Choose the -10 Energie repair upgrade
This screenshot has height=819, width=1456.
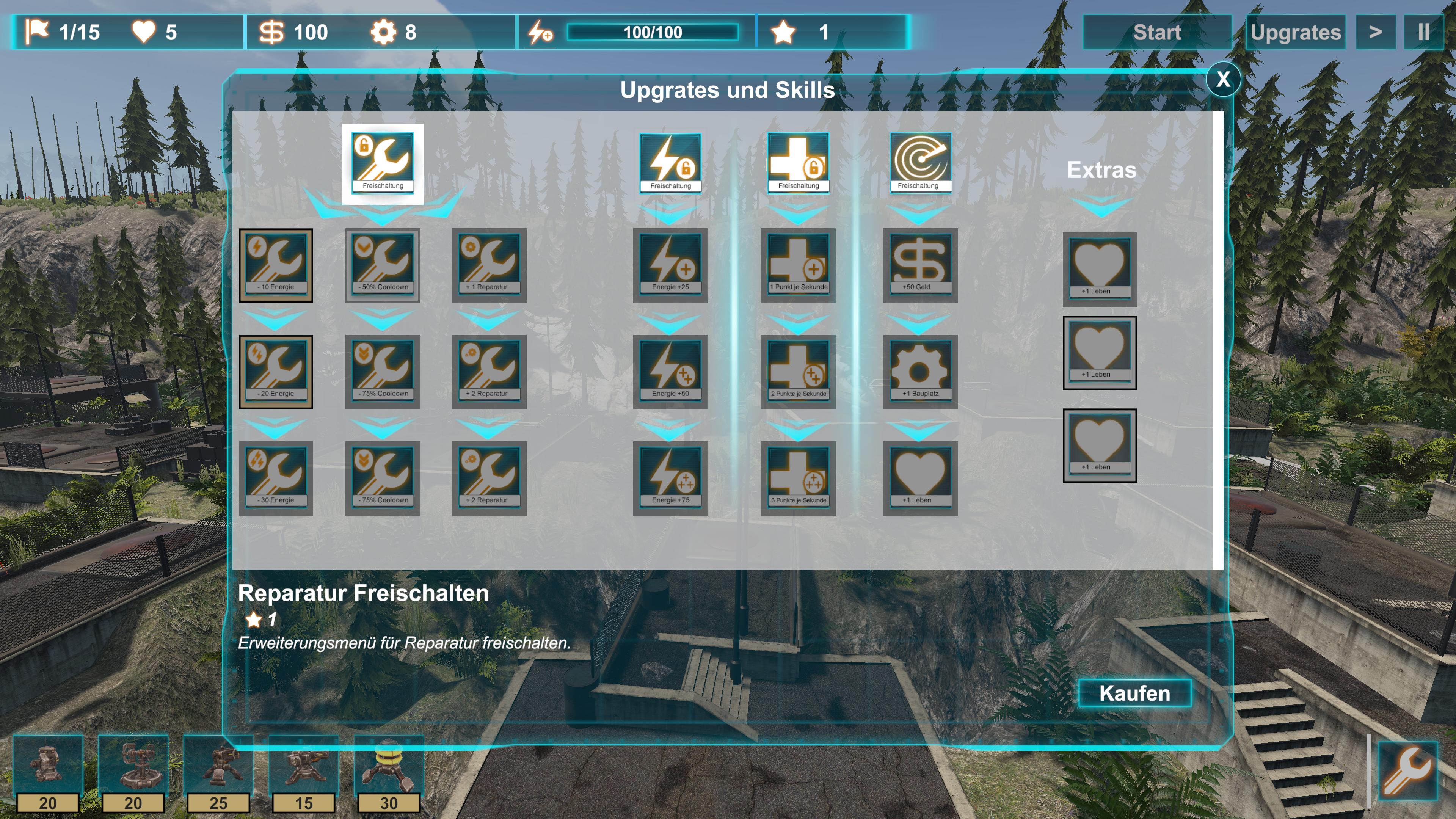click(276, 265)
